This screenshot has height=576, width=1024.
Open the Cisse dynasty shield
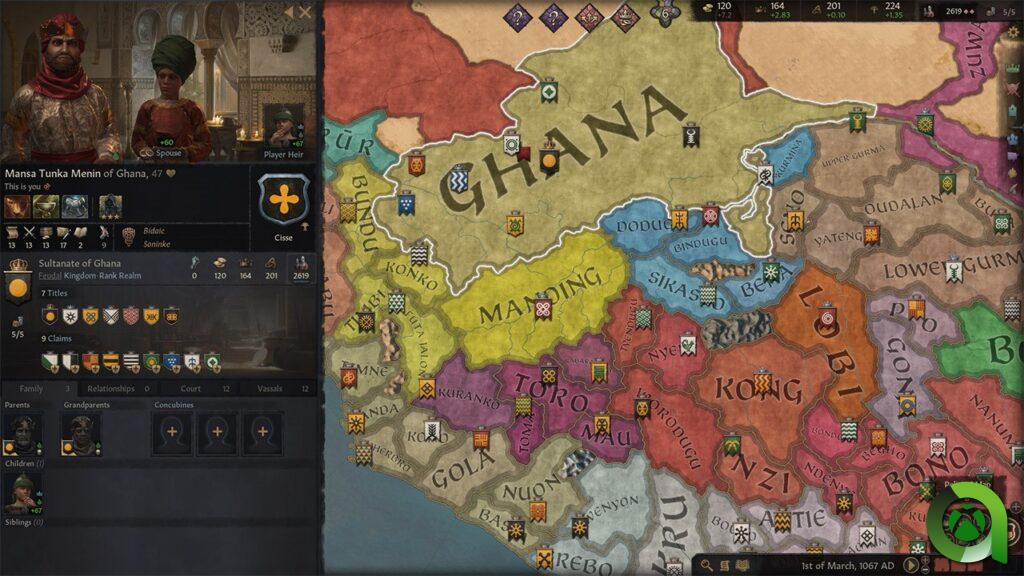[284, 200]
